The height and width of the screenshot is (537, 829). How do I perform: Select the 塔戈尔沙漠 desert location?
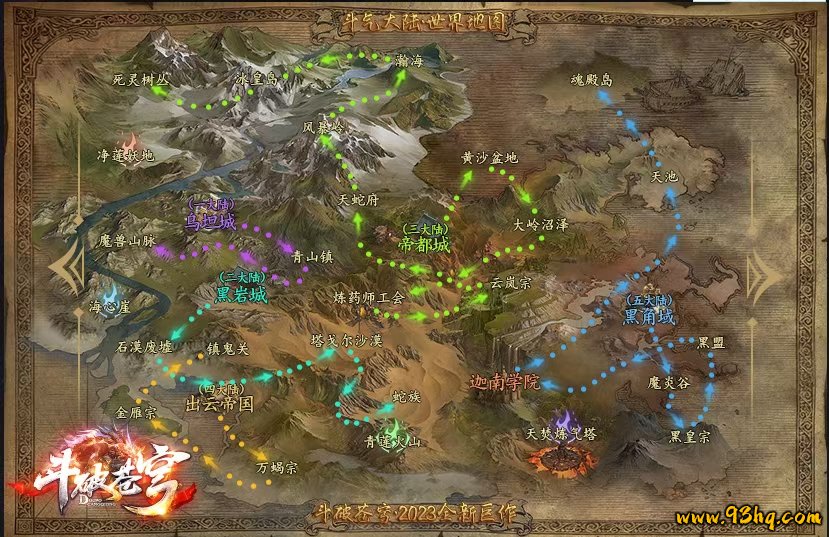point(347,340)
